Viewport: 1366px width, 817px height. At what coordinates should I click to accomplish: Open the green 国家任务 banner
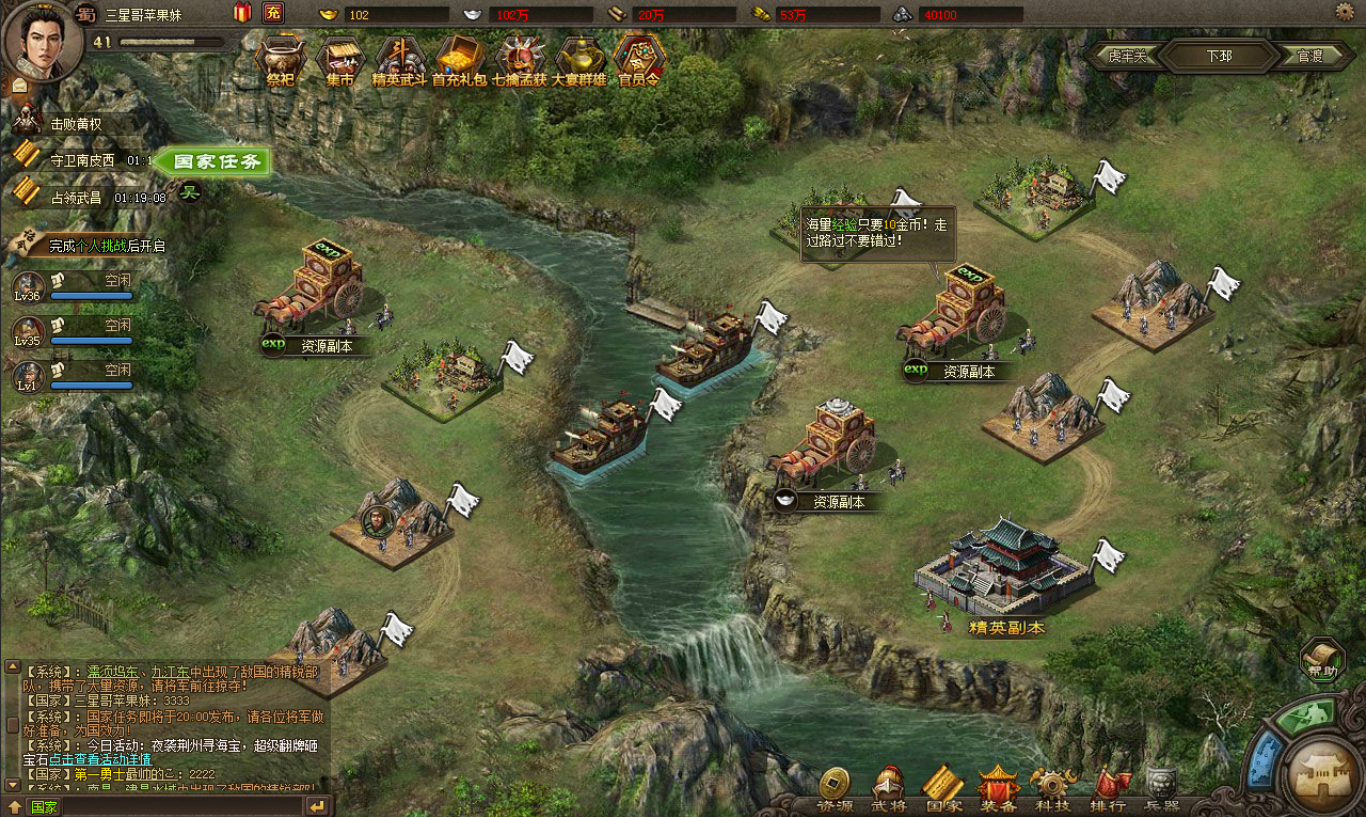tap(215, 161)
